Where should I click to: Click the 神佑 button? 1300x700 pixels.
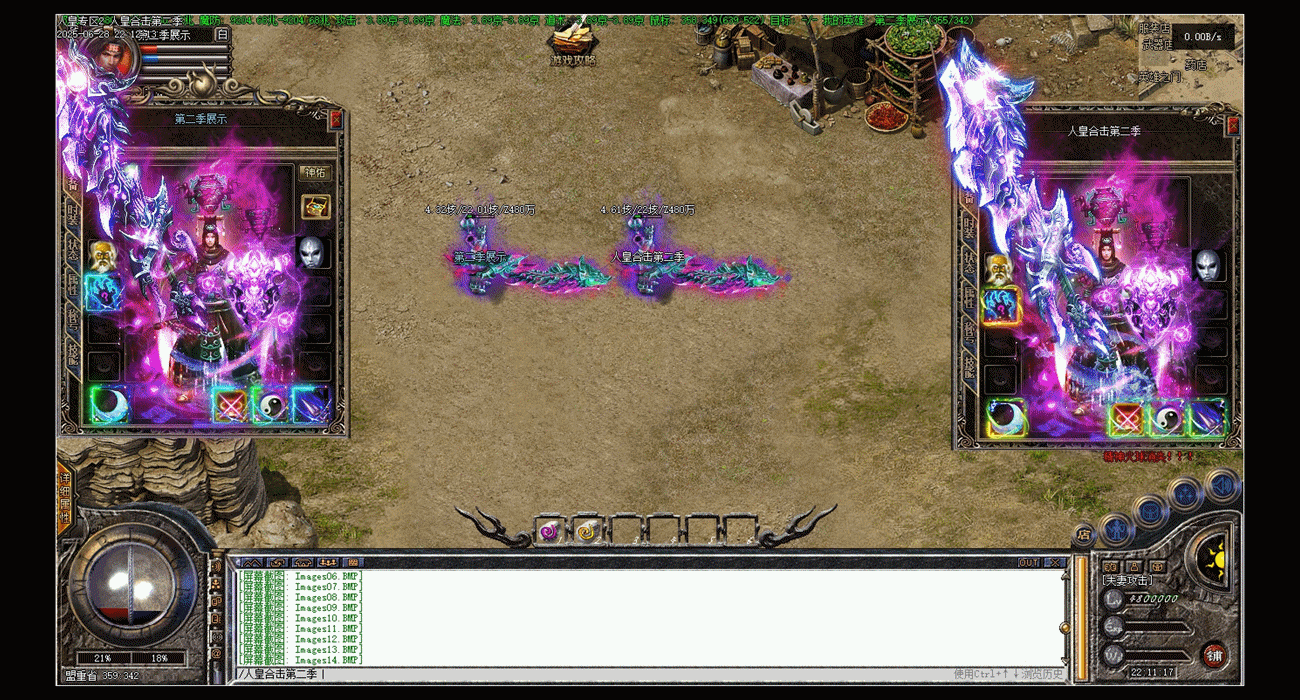(315, 172)
